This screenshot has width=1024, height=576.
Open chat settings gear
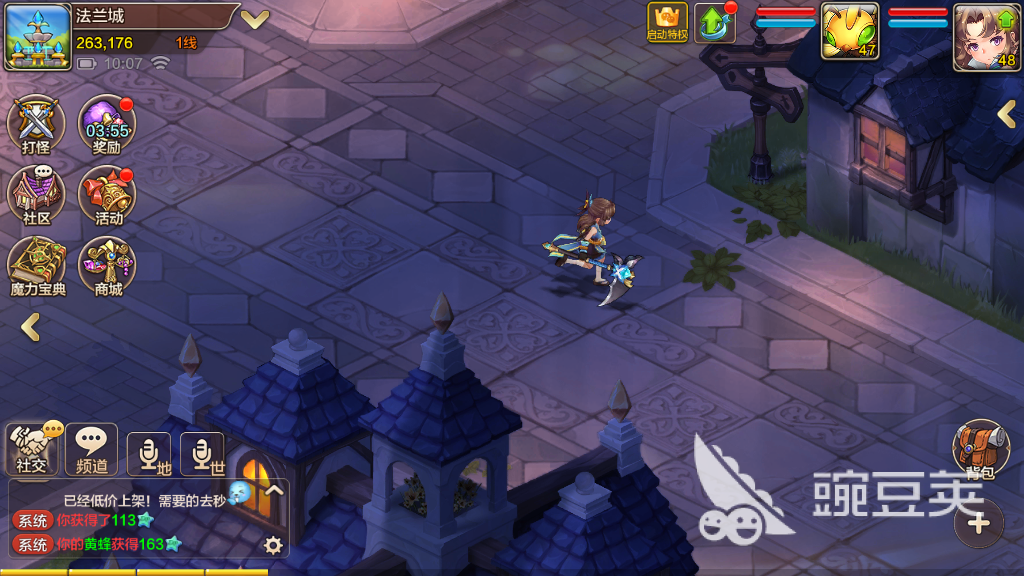272,545
